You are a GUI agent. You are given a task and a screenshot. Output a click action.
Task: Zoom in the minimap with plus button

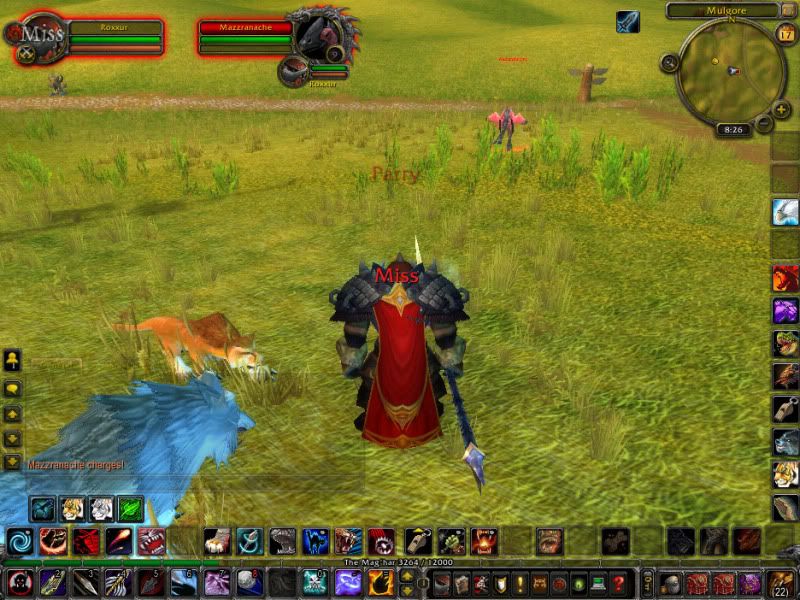782,109
